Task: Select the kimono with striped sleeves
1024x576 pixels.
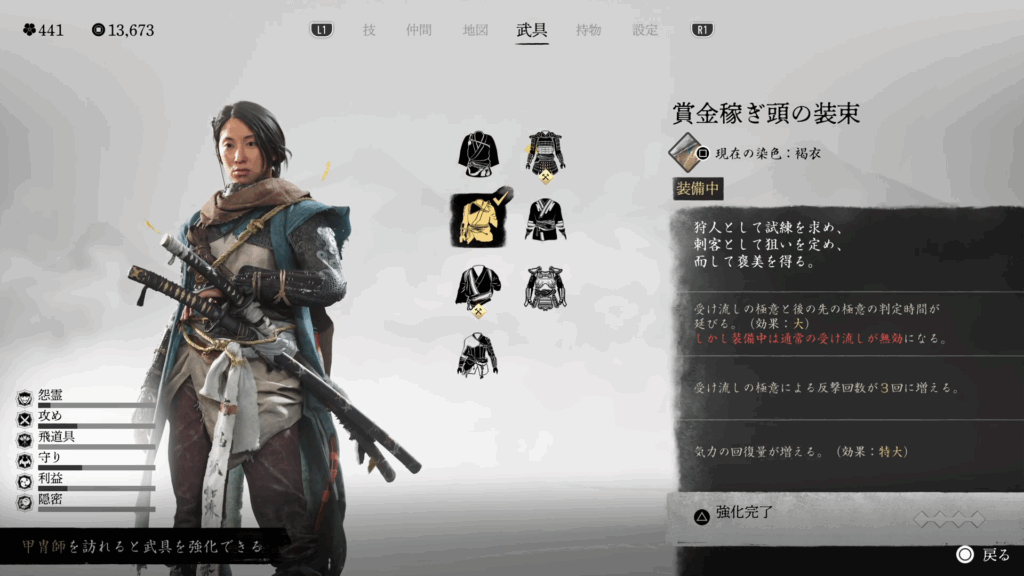Action: coord(545,219)
